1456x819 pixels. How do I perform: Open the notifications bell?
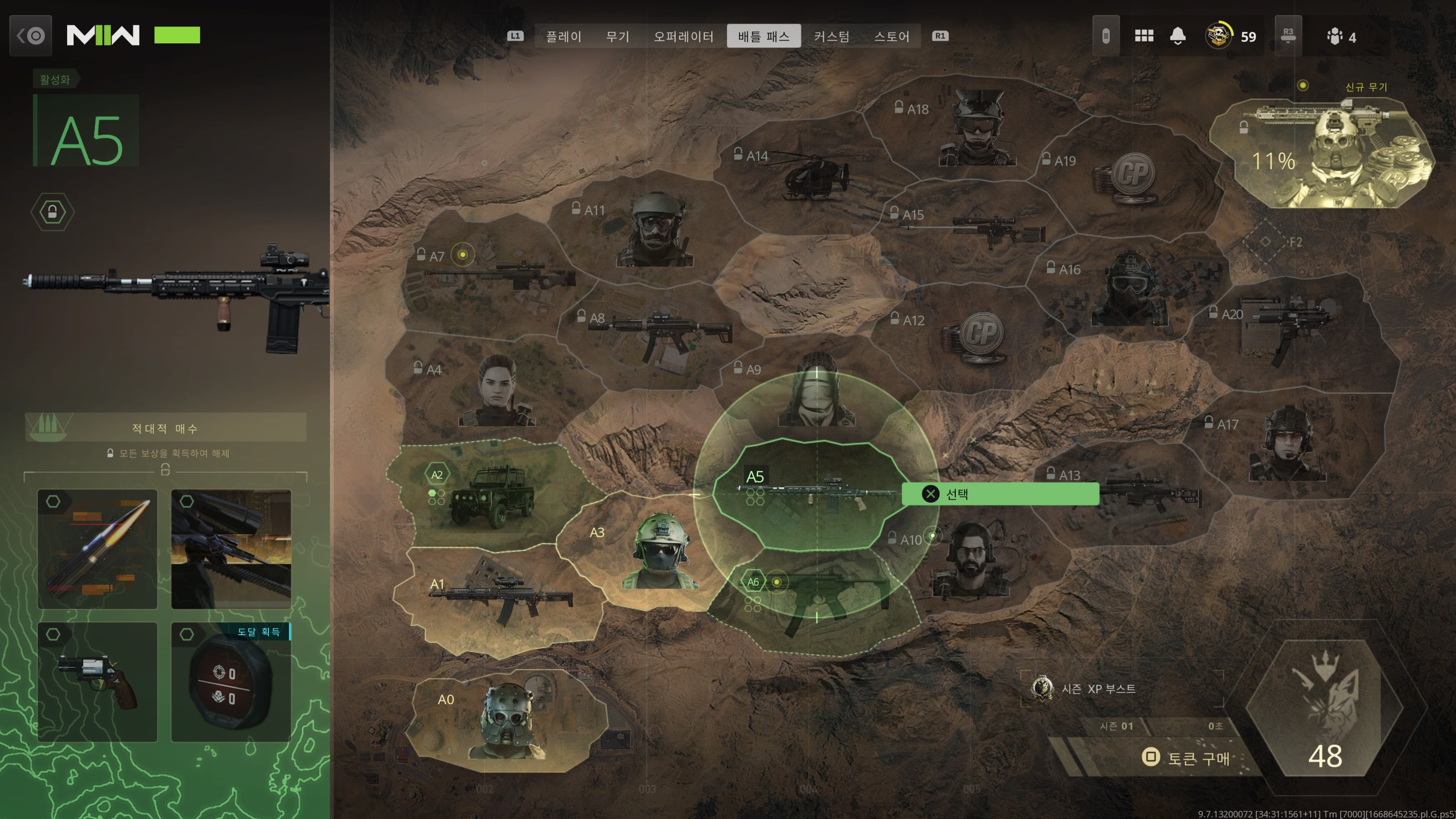tap(1177, 36)
